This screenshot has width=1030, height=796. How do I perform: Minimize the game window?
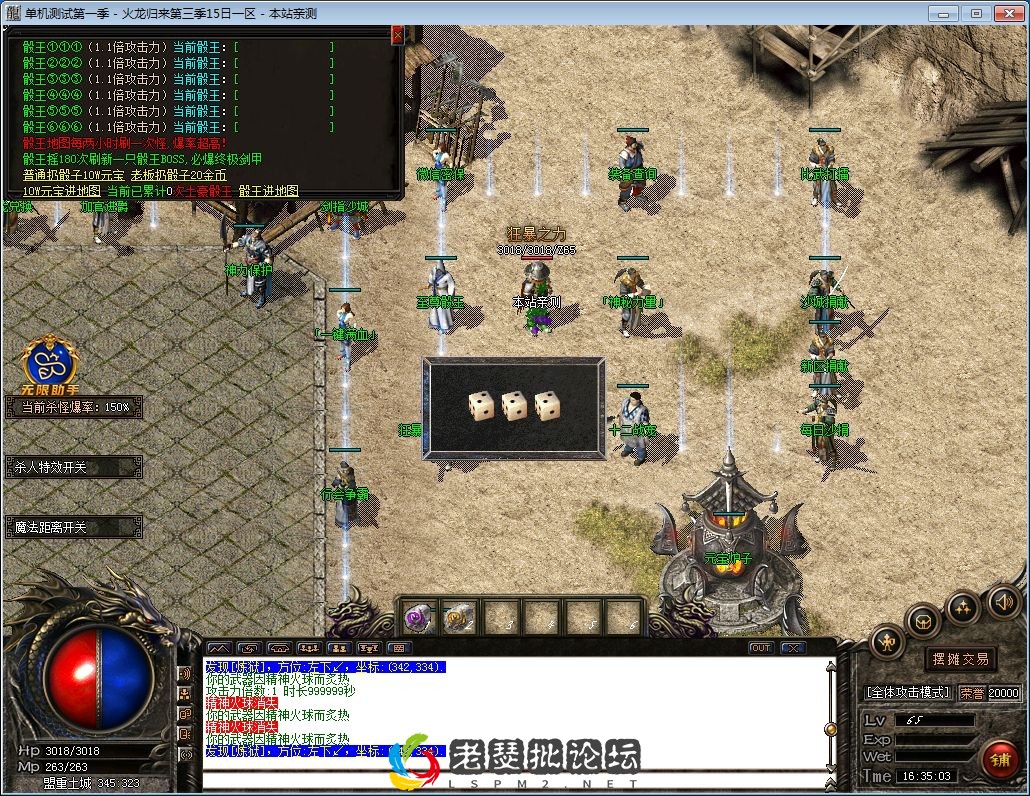[942, 14]
